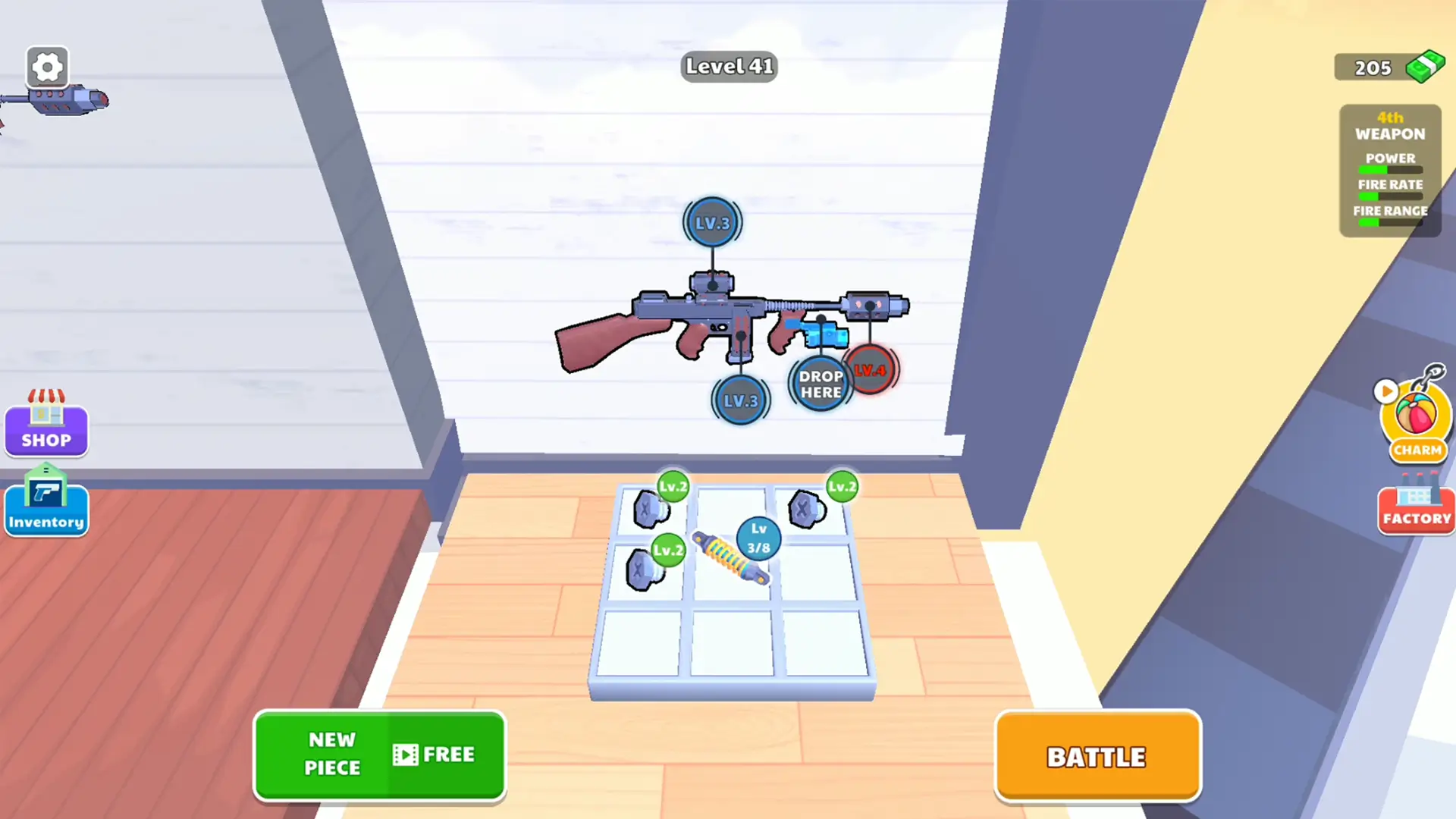The height and width of the screenshot is (819, 1456).
Task: Tap the DROP HERE attachment slot
Action: coord(821,384)
